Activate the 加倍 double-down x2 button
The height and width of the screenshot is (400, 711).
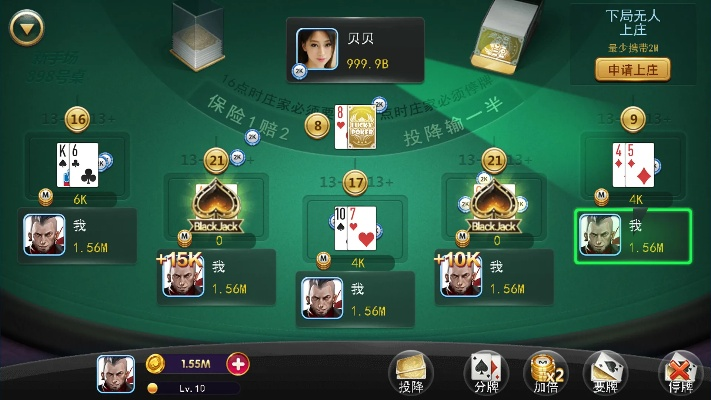click(x=545, y=372)
